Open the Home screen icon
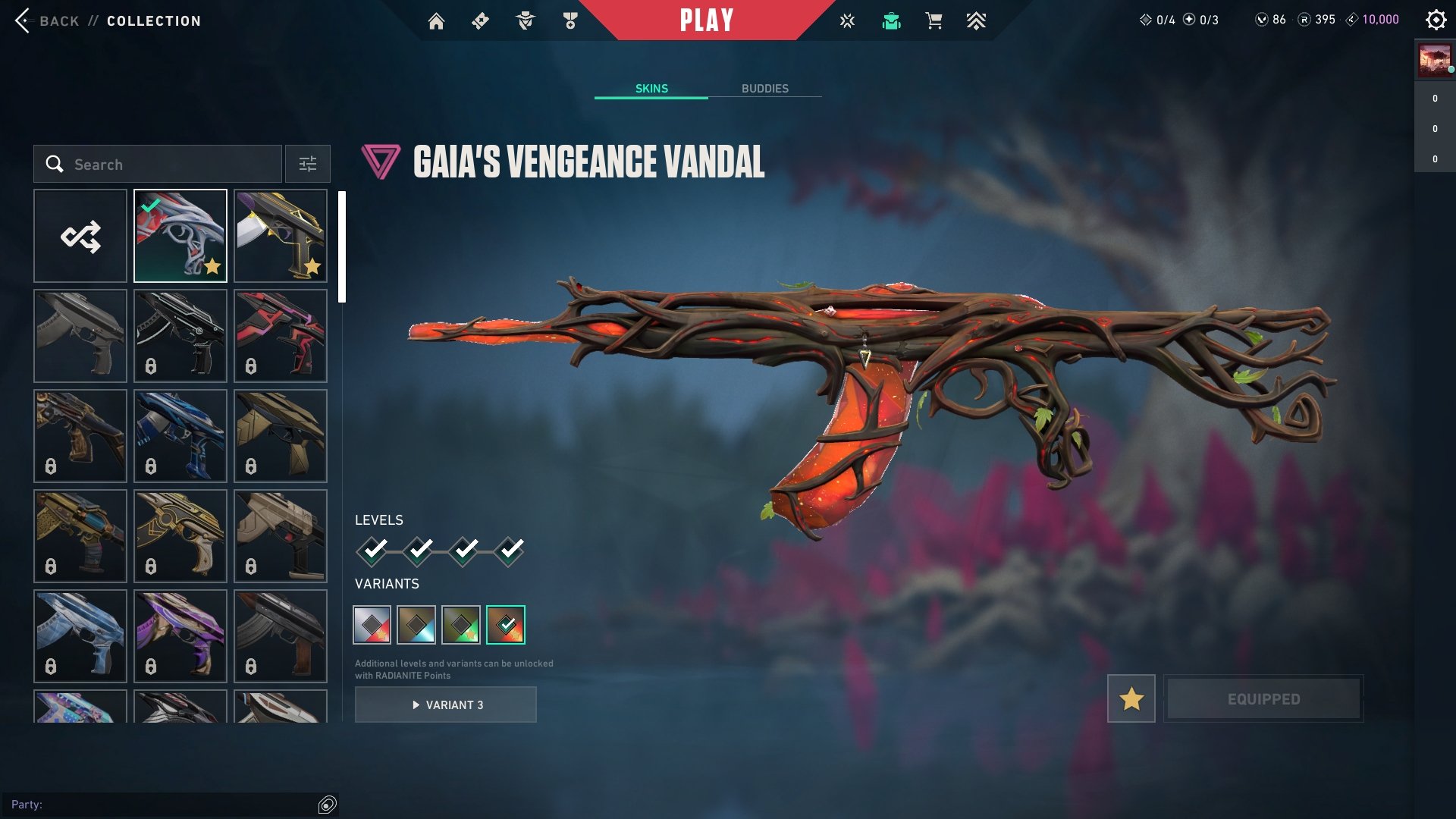Image resolution: width=1456 pixels, height=819 pixels. [438, 20]
